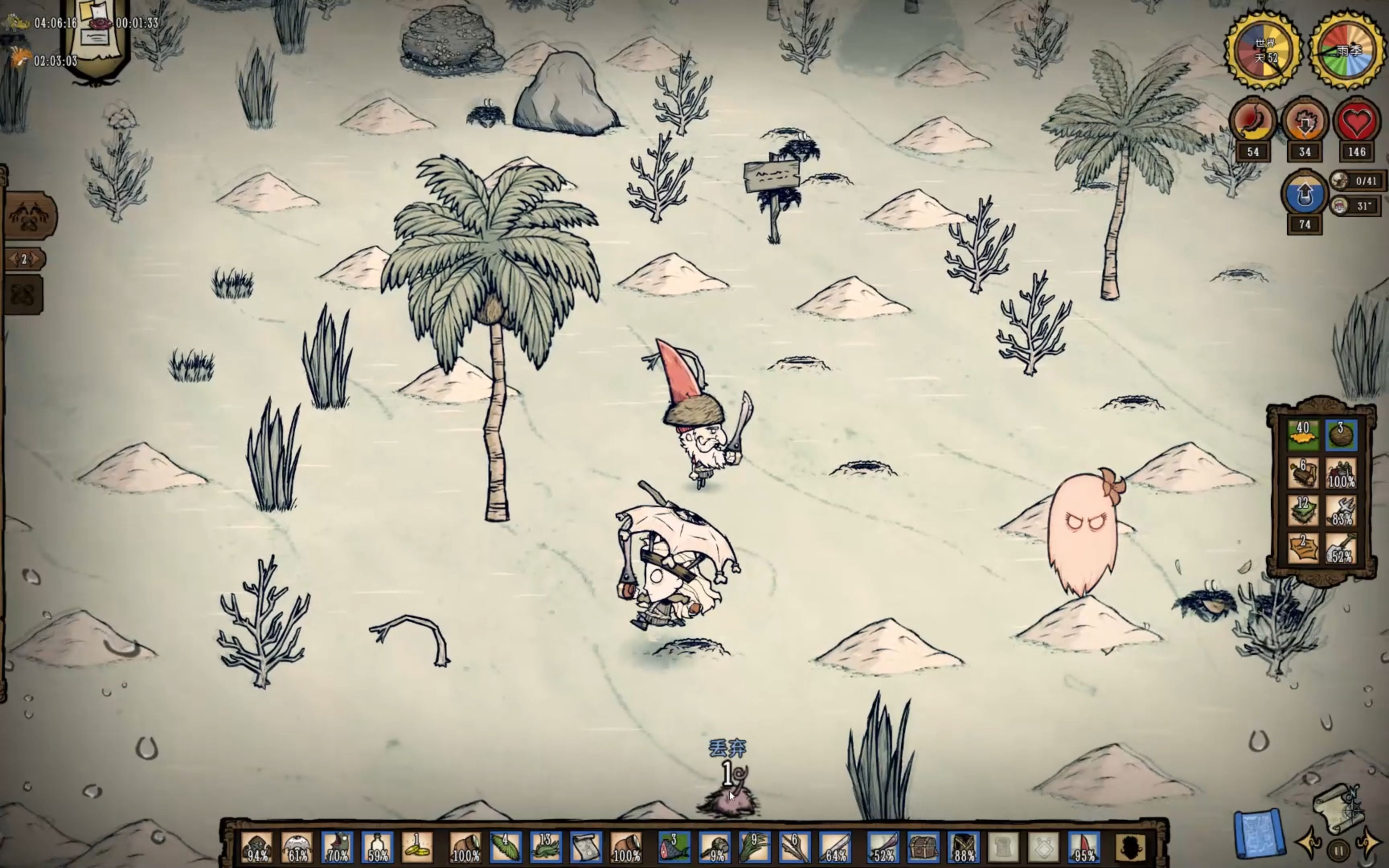
Task: Pick the hammer at 9% durability
Action: tap(714, 848)
